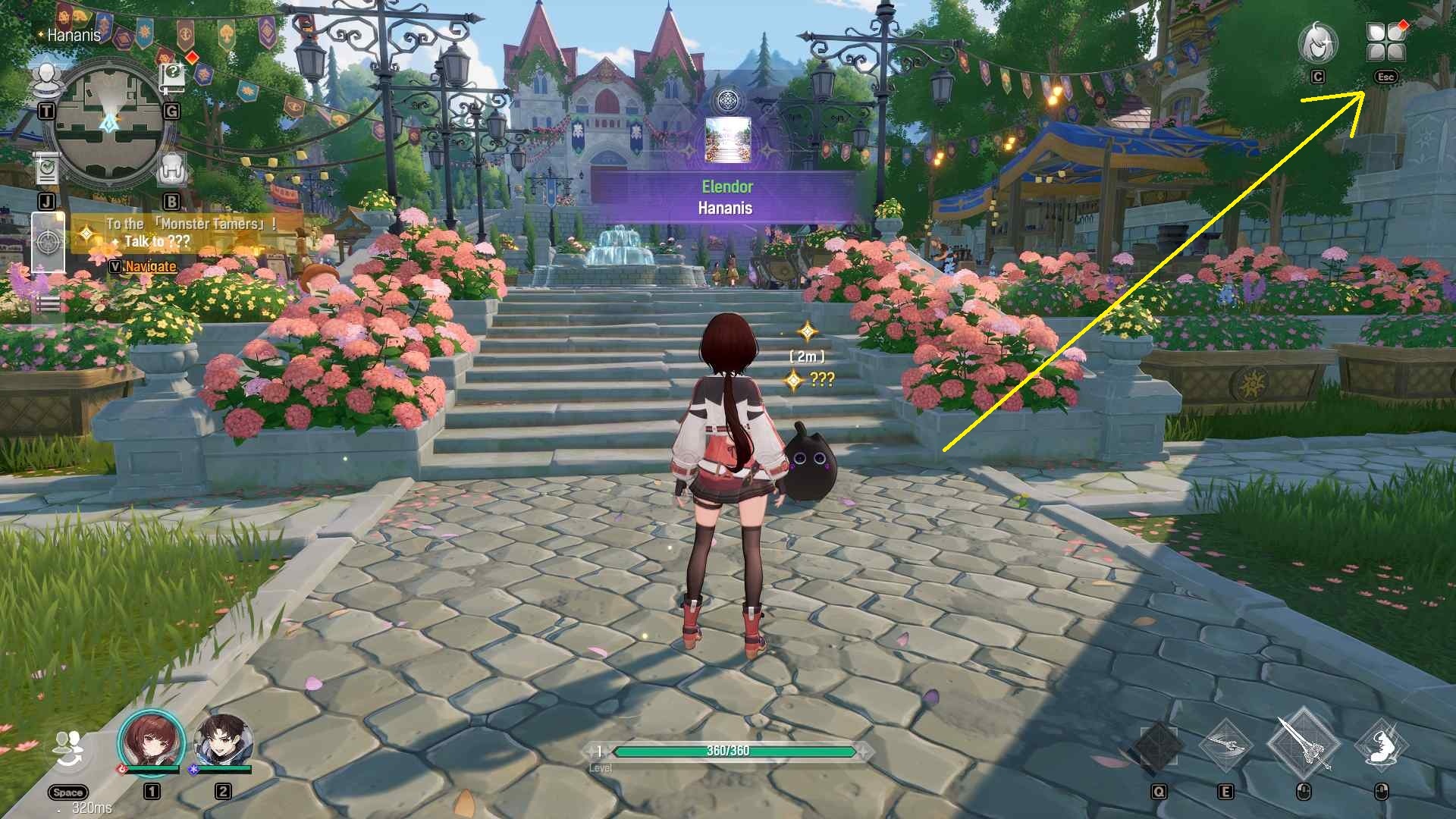This screenshot has width=1456, height=819.
Task: Open the main menu grid icon
Action: (1385, 42)
